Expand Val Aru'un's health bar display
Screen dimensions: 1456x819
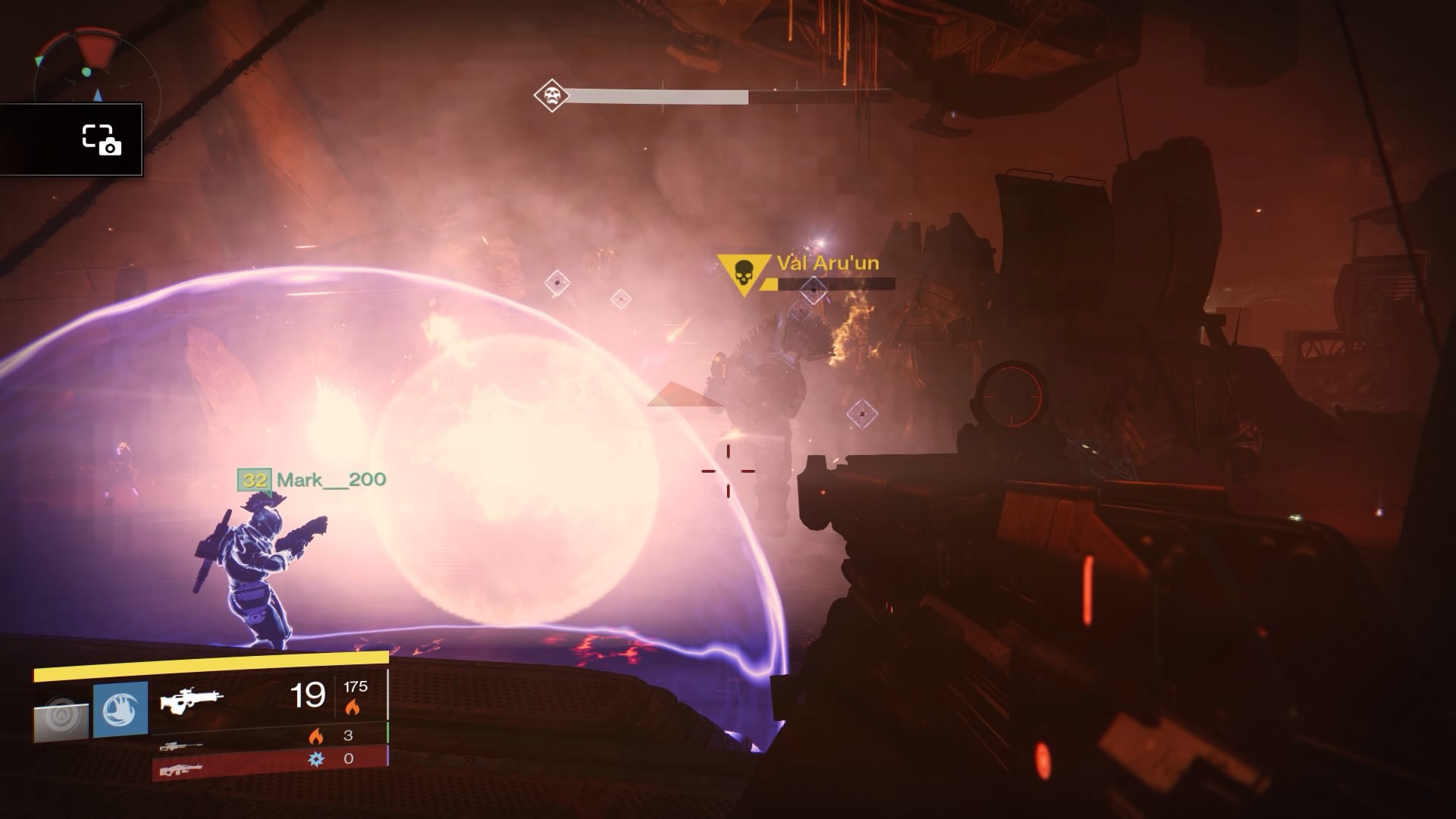coord(834,287)
